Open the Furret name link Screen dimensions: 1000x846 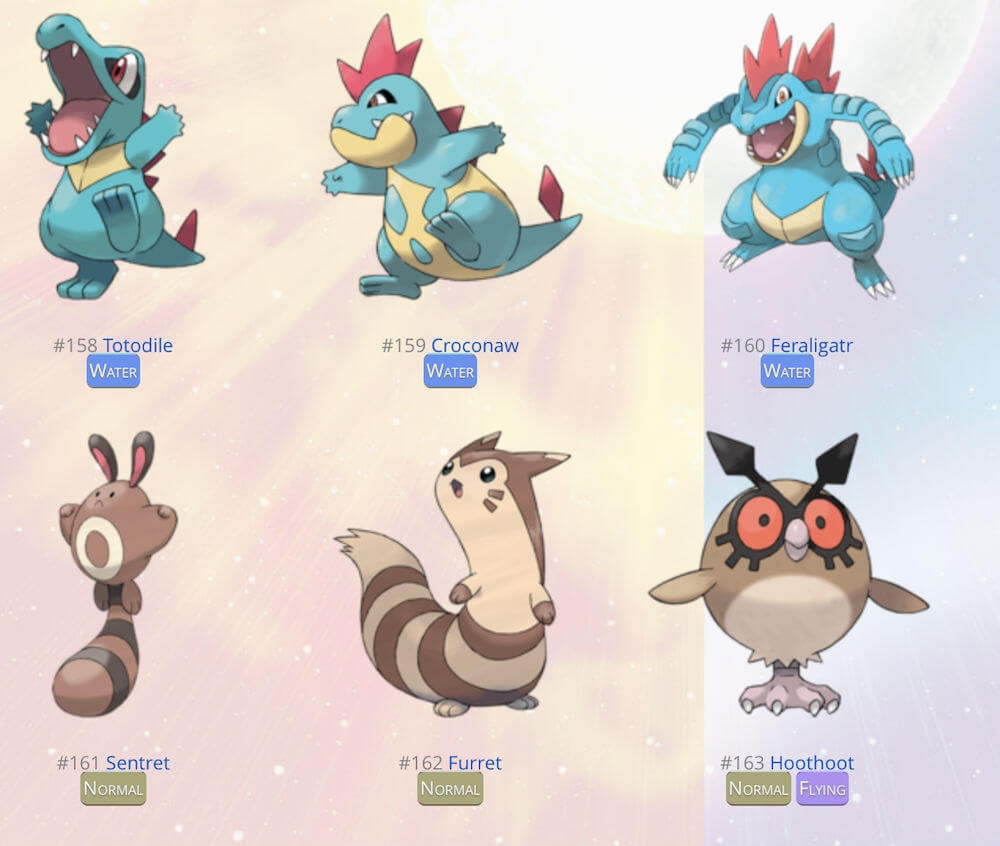pos(475,763)
